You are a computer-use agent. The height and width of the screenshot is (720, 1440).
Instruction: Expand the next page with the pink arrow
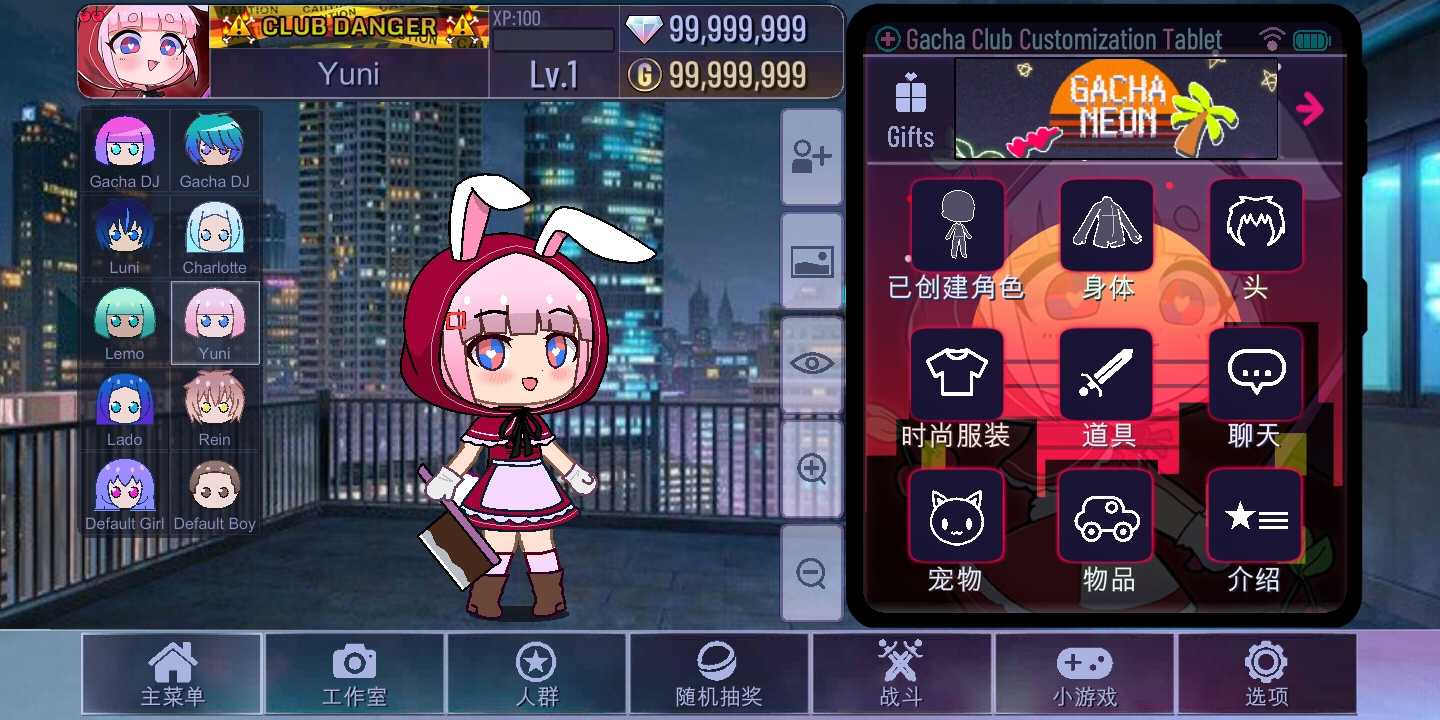tap(1312, 109)
